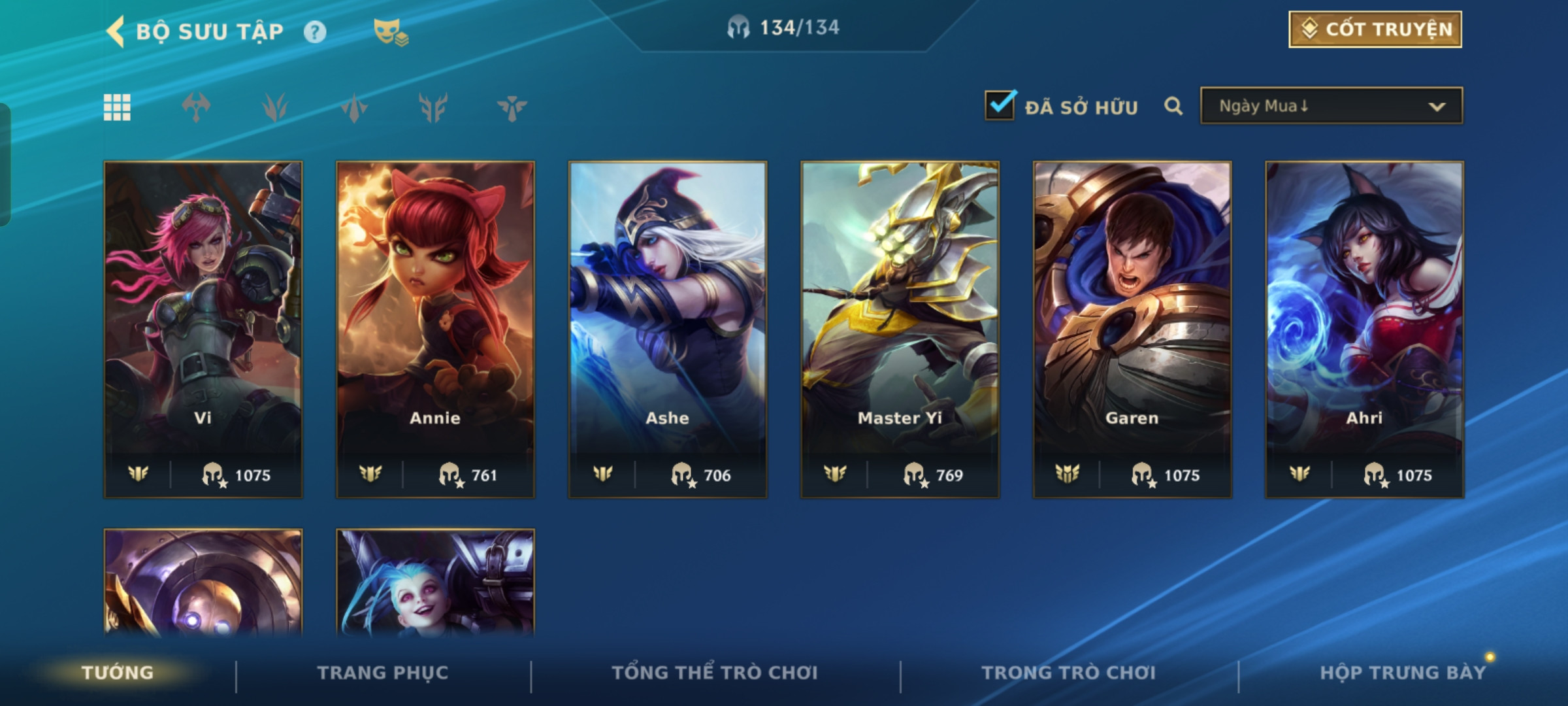
Task: Open the champion search magnifier
Action: 1173,106
